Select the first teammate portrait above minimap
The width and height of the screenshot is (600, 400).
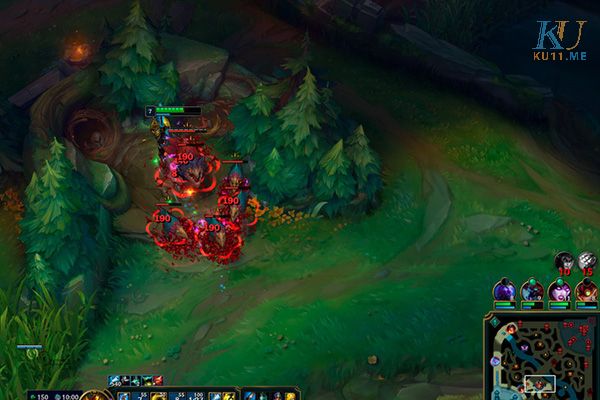504,291
